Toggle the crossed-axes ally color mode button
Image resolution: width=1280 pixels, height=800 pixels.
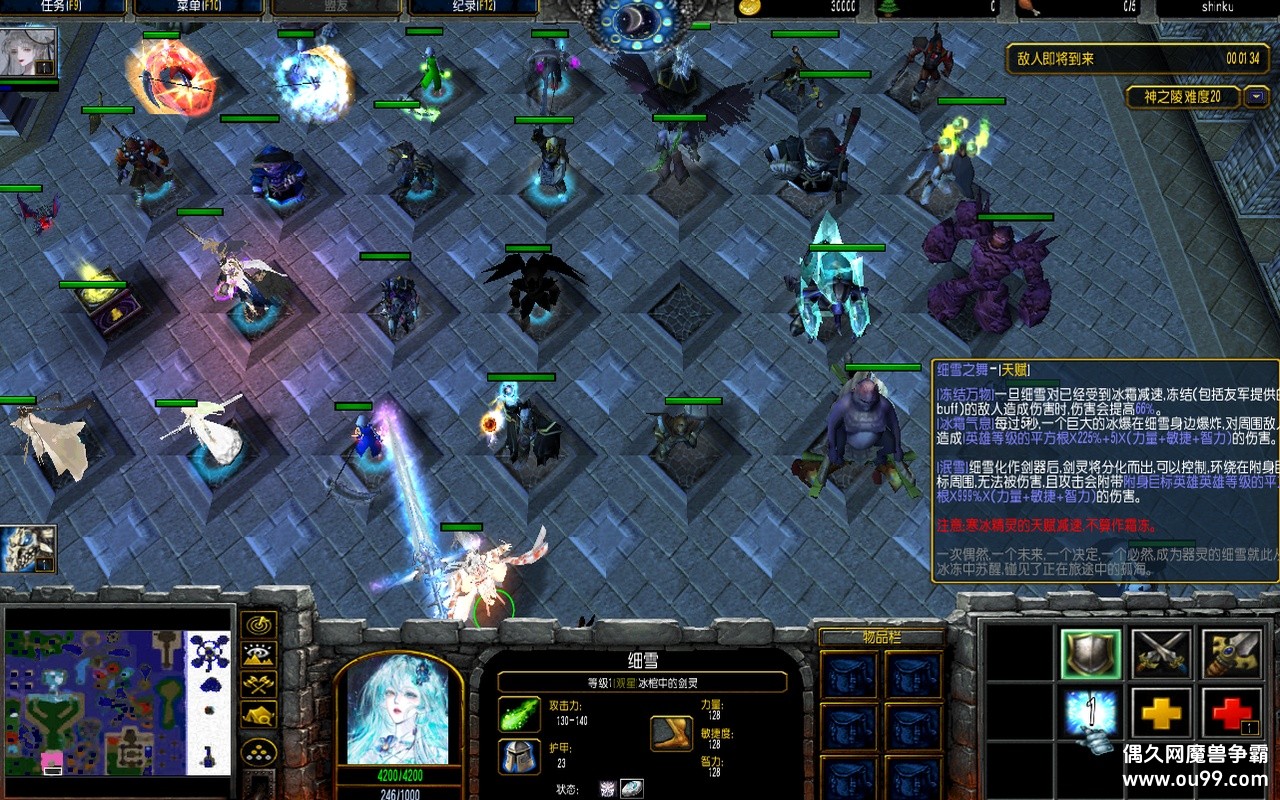tap(260, 685)
